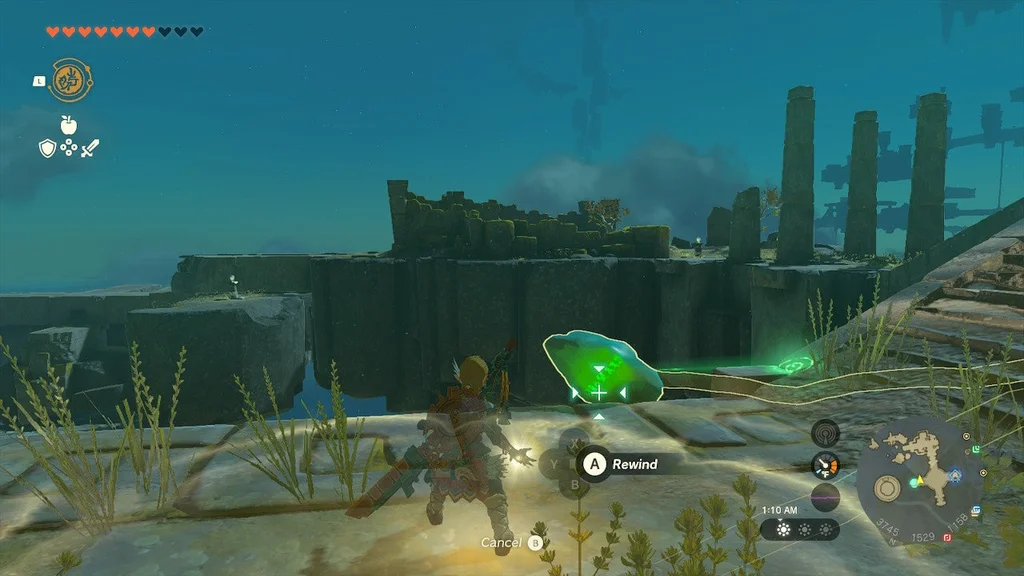This screenshot has width=1024, height=576.
Task: Click the blue tower marker on minimap
Action: [957, 474]
